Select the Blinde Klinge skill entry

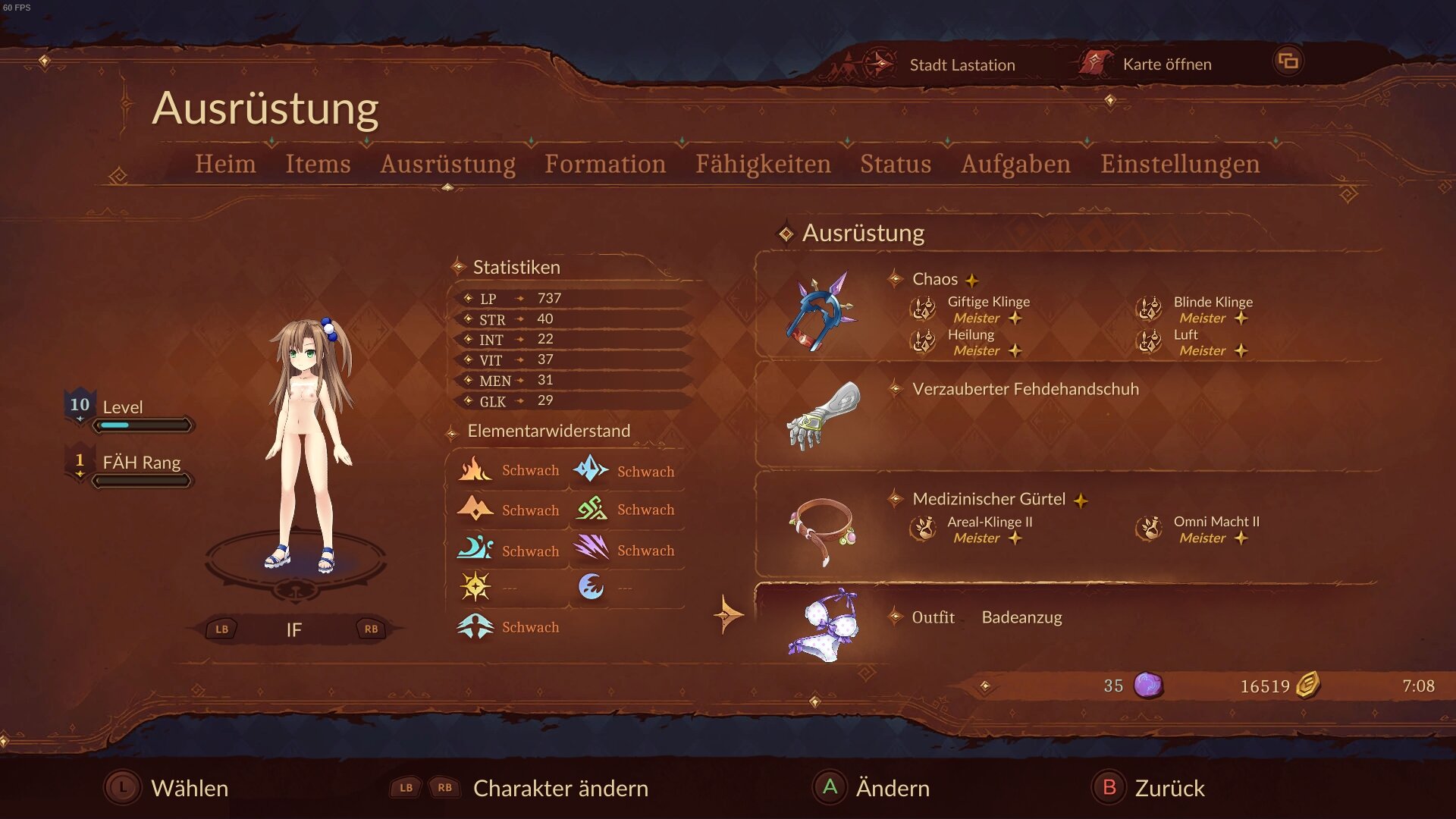(1213, 303)
